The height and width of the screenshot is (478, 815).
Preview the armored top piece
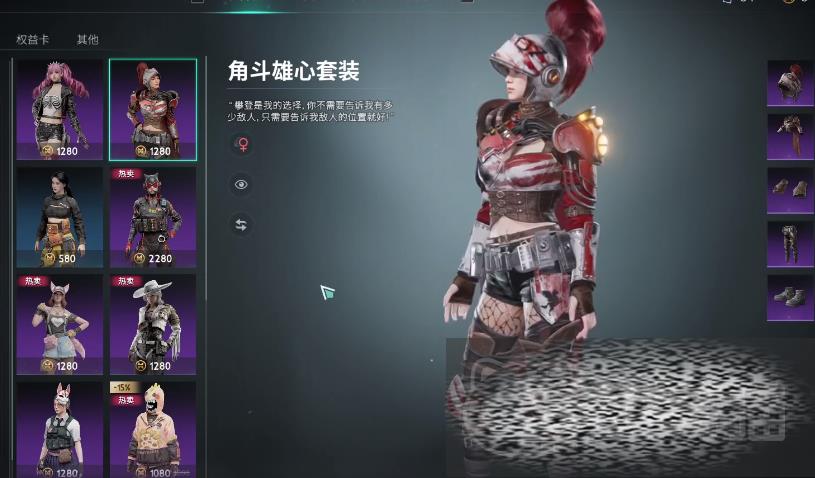(790, 137)
